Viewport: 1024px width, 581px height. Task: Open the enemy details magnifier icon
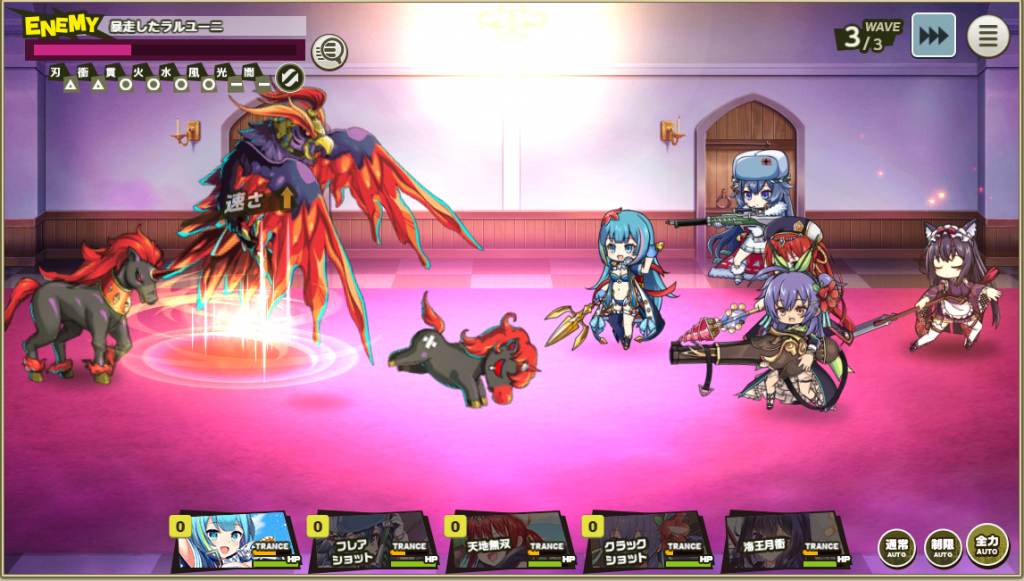tap(329, 51)
